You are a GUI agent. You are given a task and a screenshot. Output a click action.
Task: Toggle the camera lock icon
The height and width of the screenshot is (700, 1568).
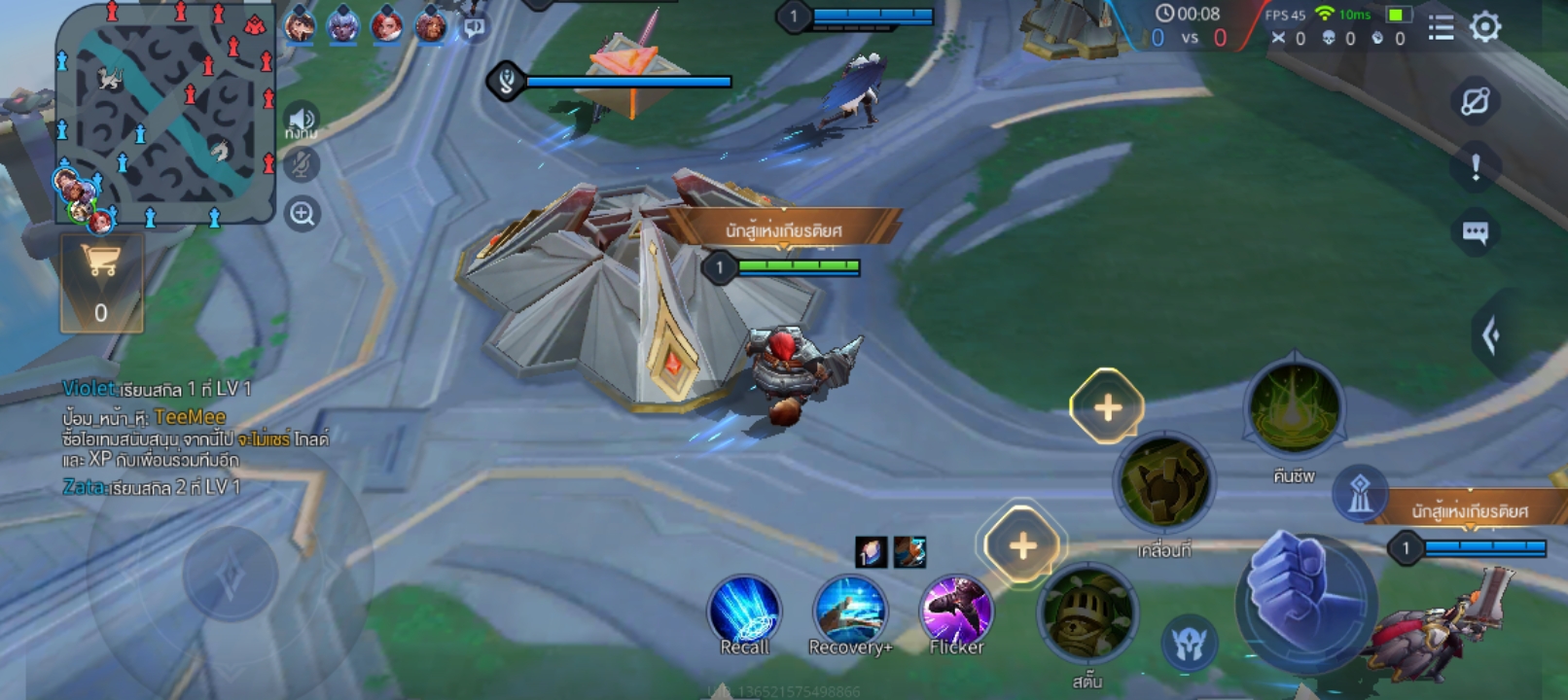(1476, 101)
